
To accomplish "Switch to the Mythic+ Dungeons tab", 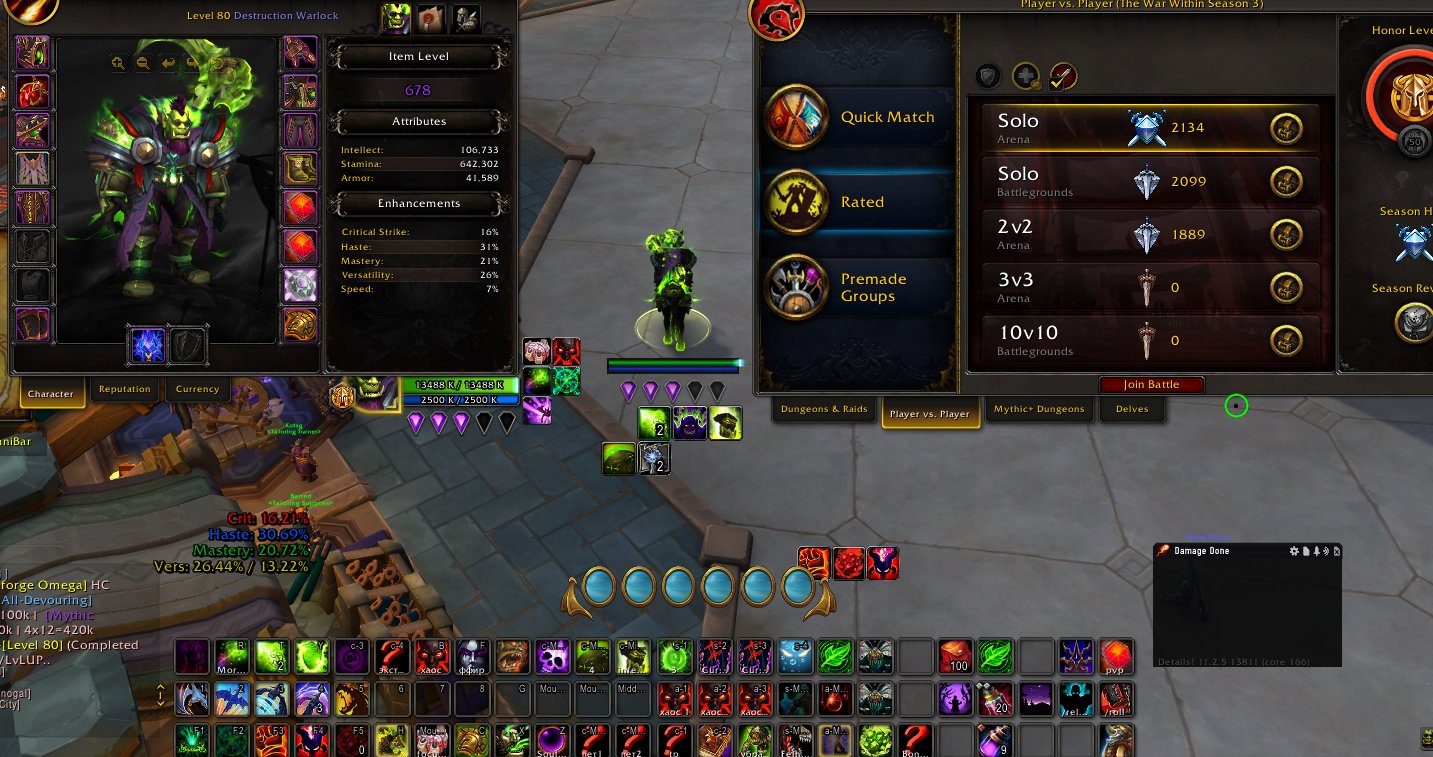I will pyautogui.click(x=1038, y=408).
